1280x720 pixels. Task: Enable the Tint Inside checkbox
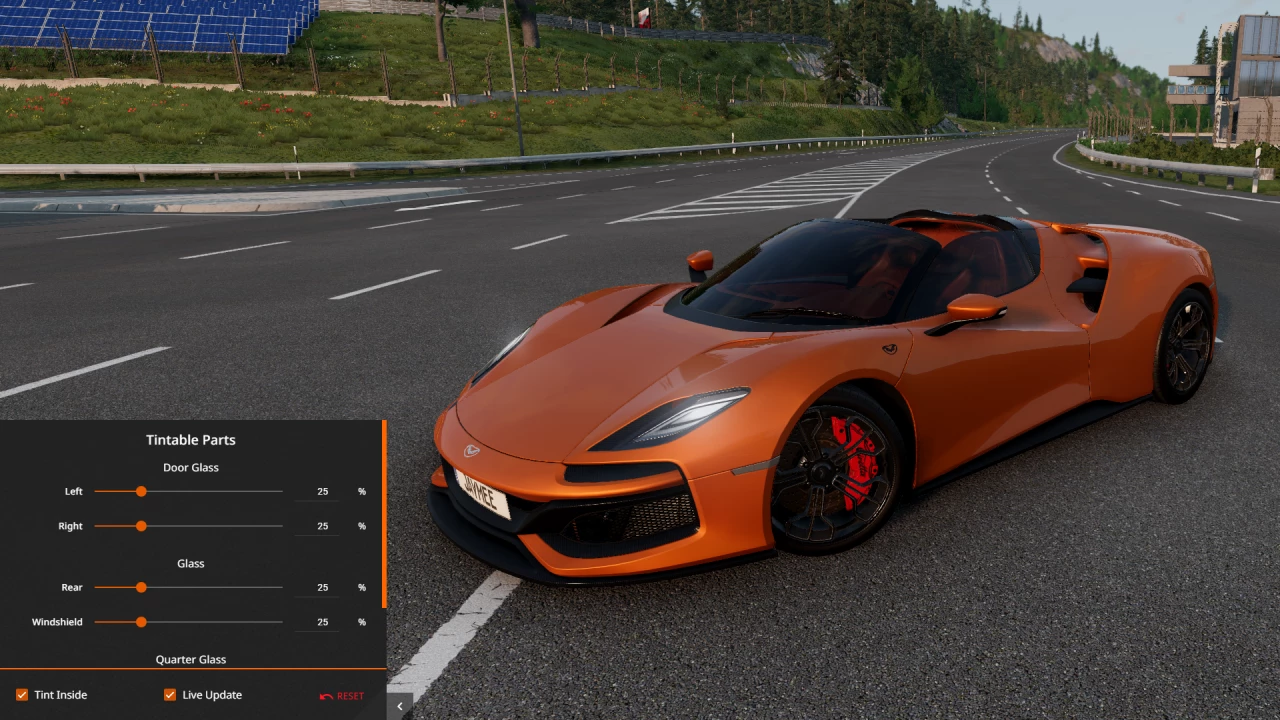point(22,694)
